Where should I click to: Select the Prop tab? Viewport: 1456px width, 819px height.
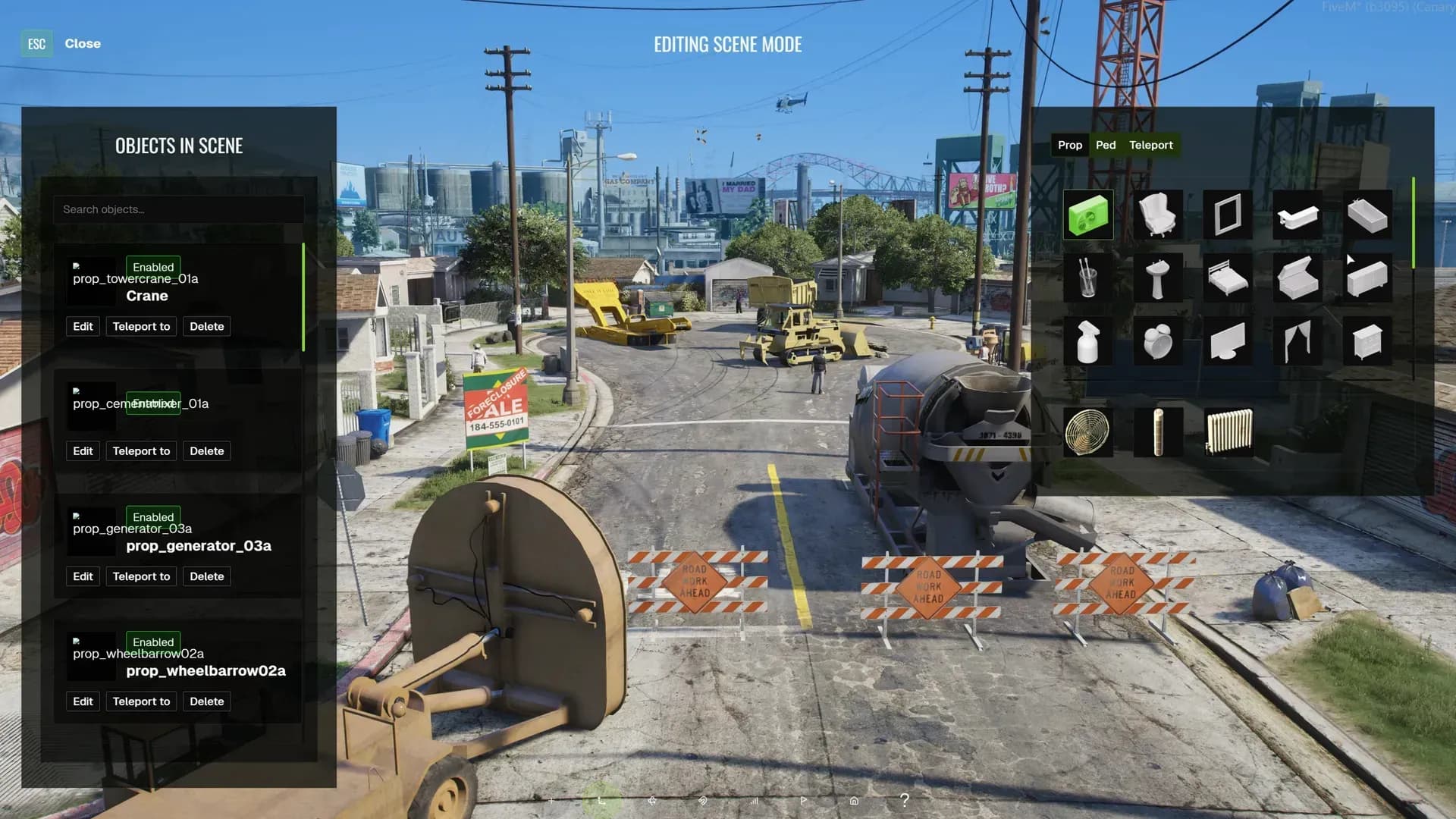point(1069,145)
